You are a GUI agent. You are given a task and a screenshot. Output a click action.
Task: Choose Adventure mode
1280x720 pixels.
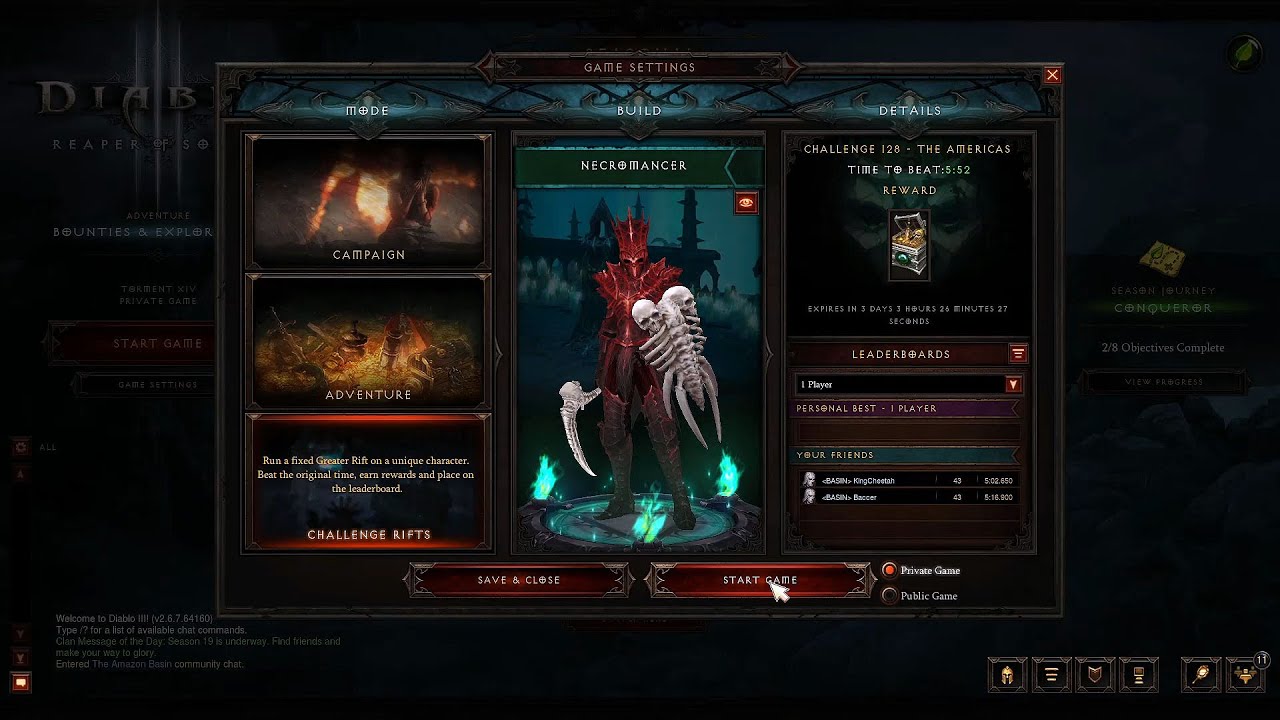[369, 341]
